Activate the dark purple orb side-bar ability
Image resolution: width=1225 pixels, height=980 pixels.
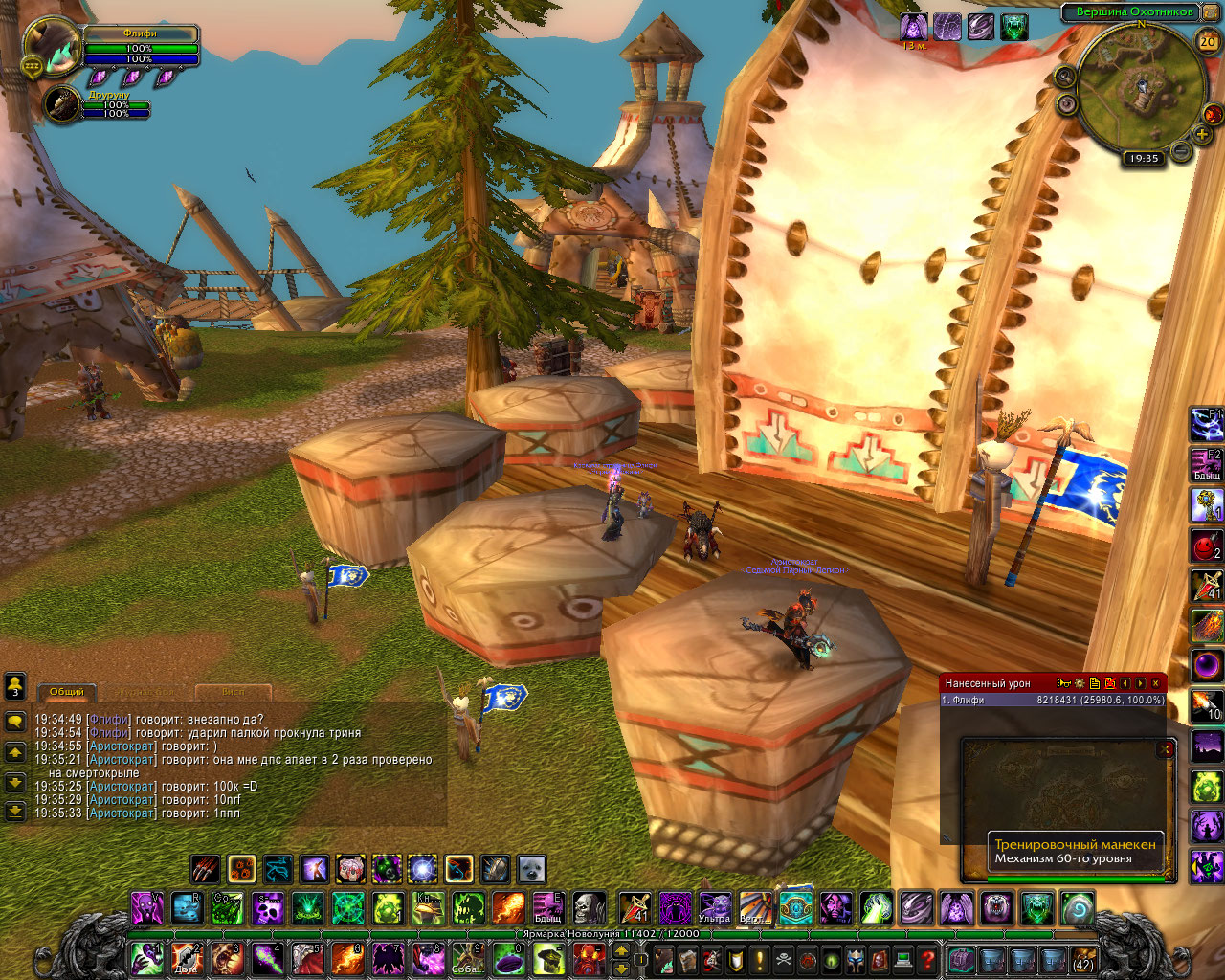(x=1206, y=663)
